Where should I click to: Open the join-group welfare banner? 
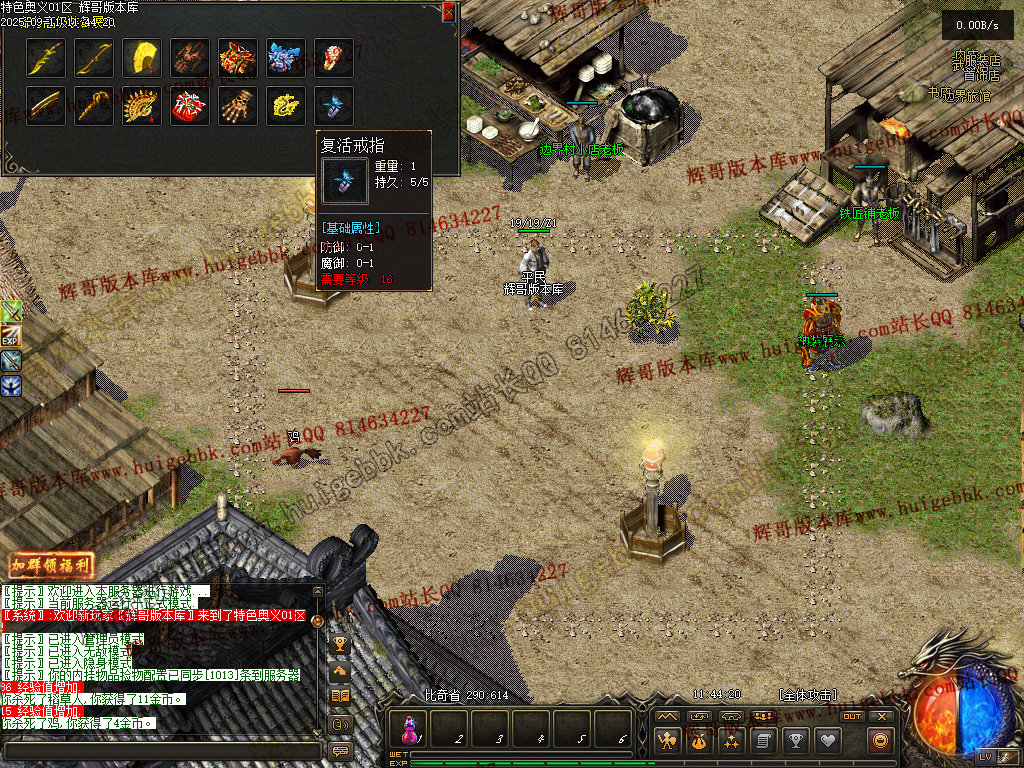point(51,566)
